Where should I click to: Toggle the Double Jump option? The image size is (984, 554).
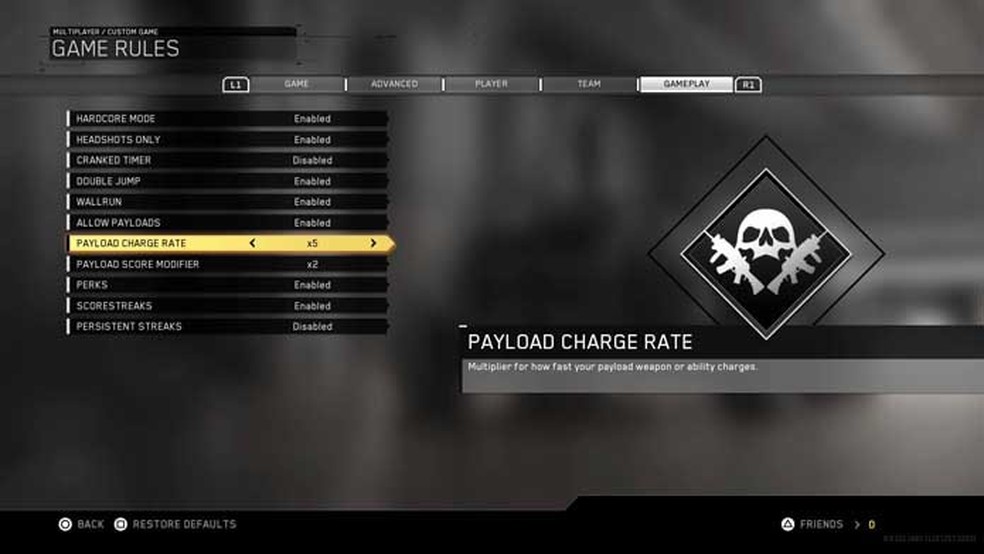228,181
